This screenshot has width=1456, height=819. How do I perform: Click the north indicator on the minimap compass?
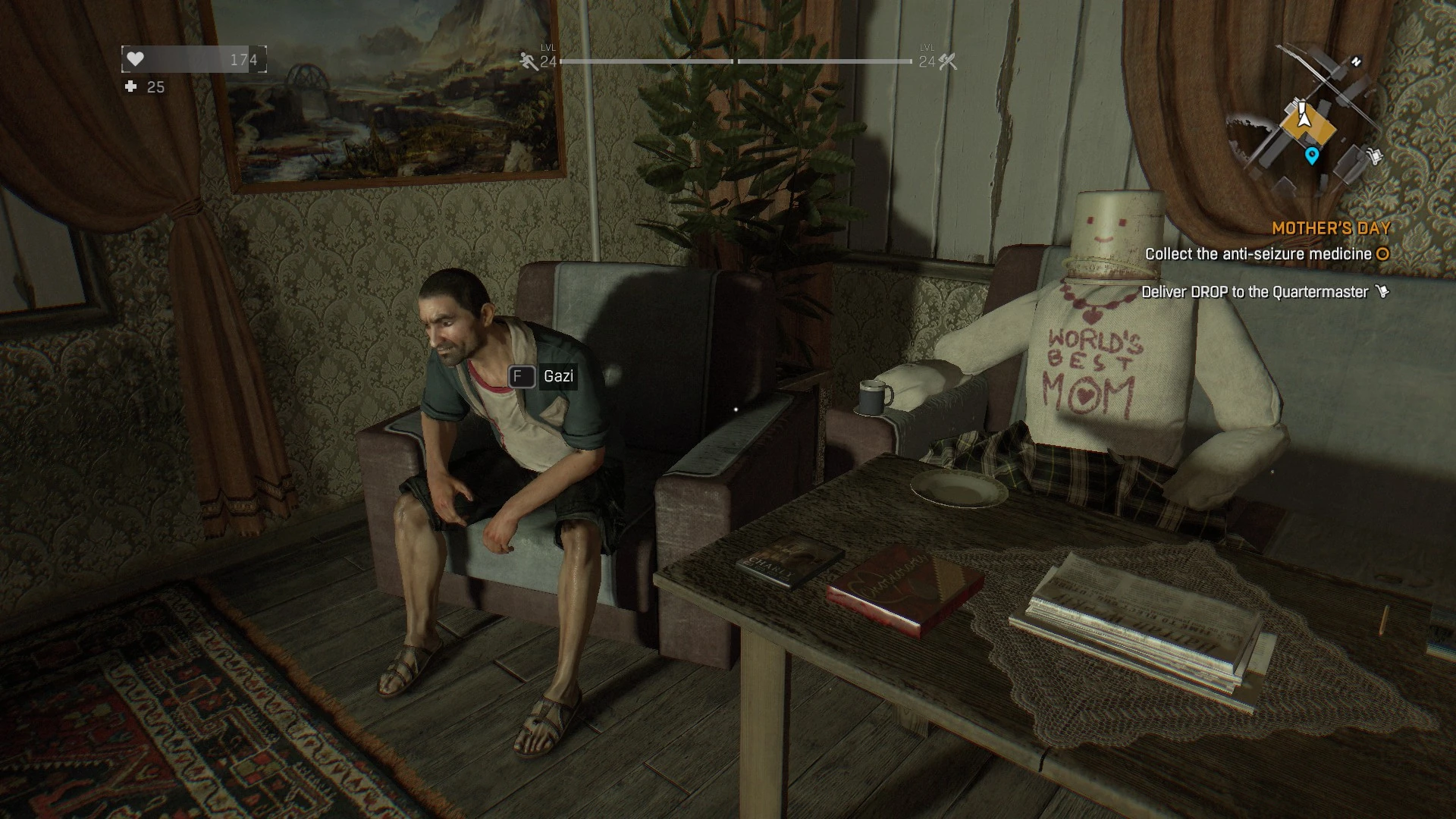[x=1357, y=61]
